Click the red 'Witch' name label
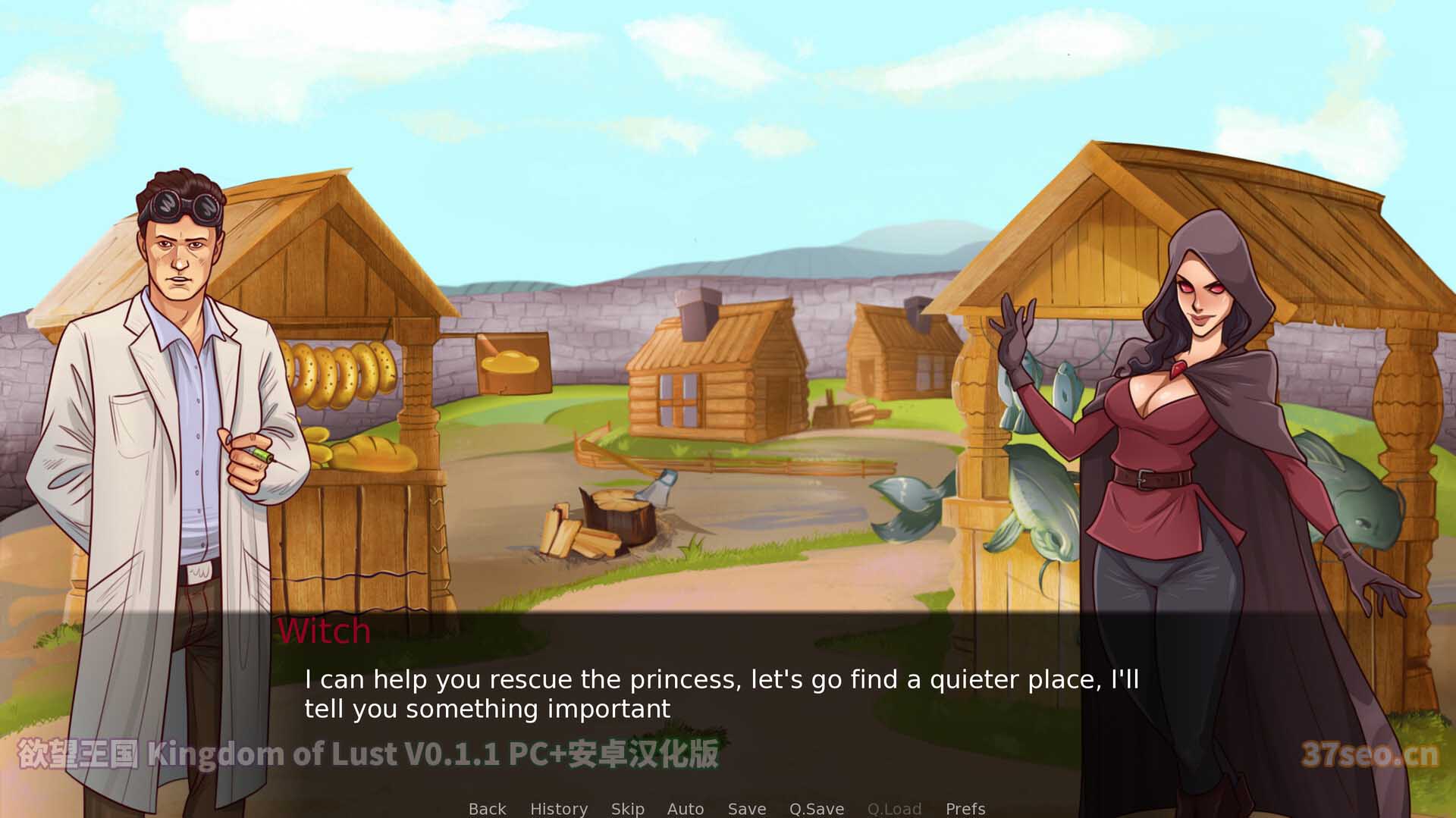This screenshot has height=818, width=1456. pyautogui.click(x=325, y=631)
